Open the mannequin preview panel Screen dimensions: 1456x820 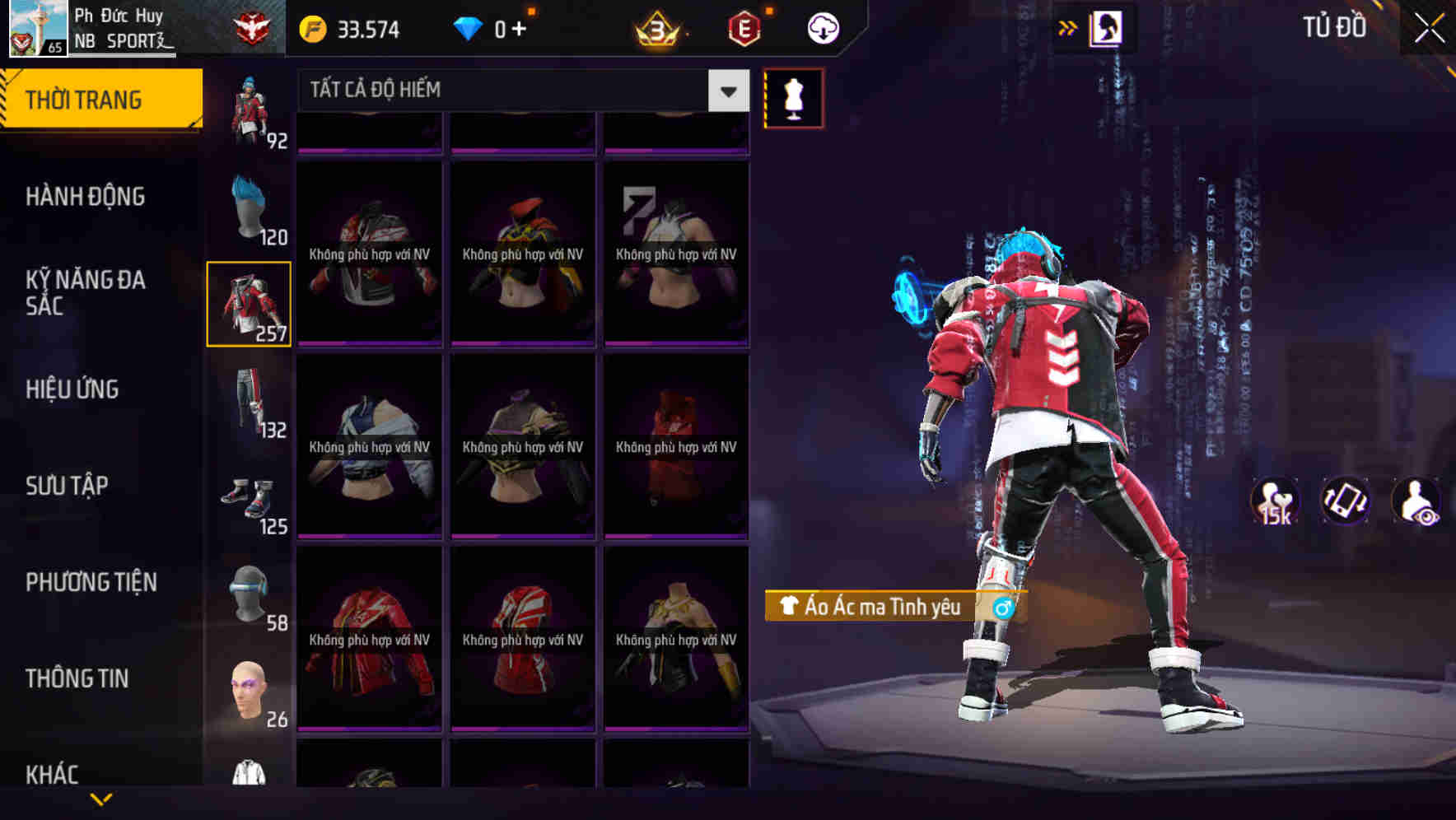tap(793, 98)
